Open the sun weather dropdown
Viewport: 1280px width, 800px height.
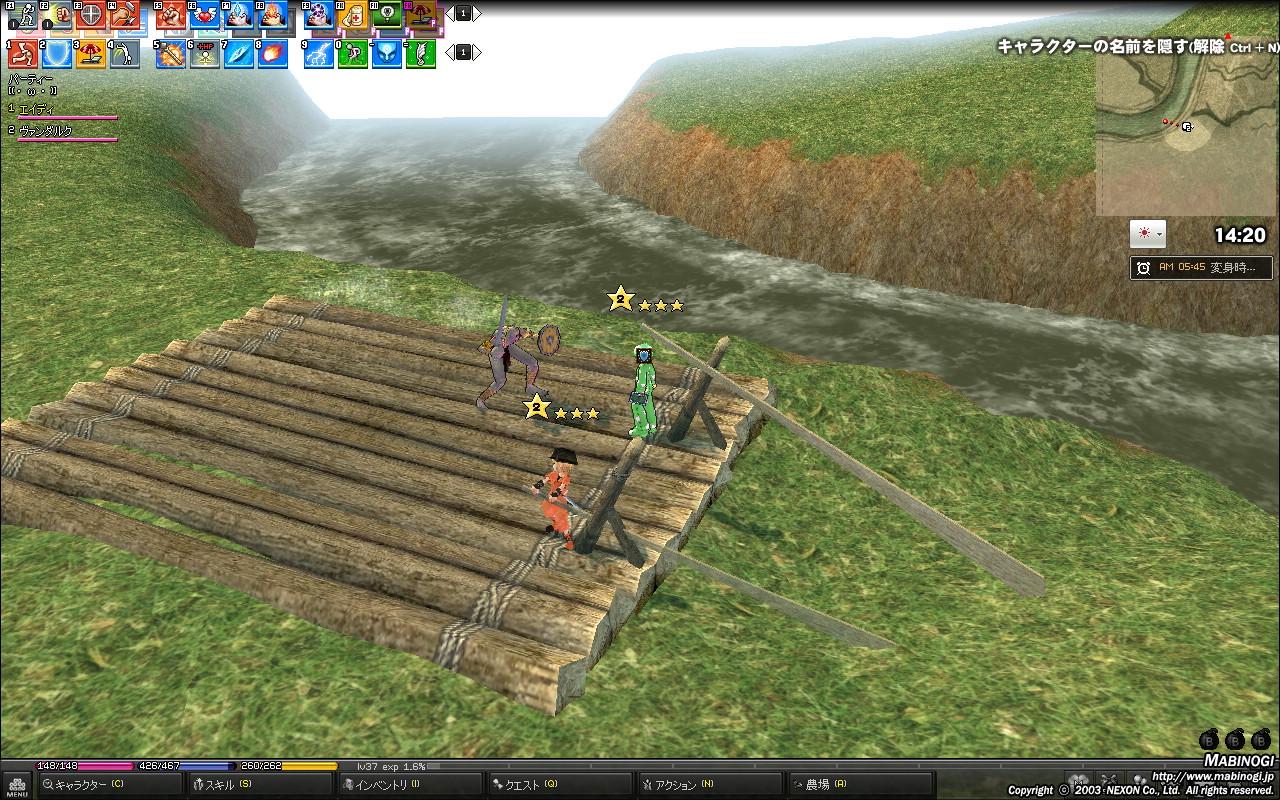(x=1147, y=234)
